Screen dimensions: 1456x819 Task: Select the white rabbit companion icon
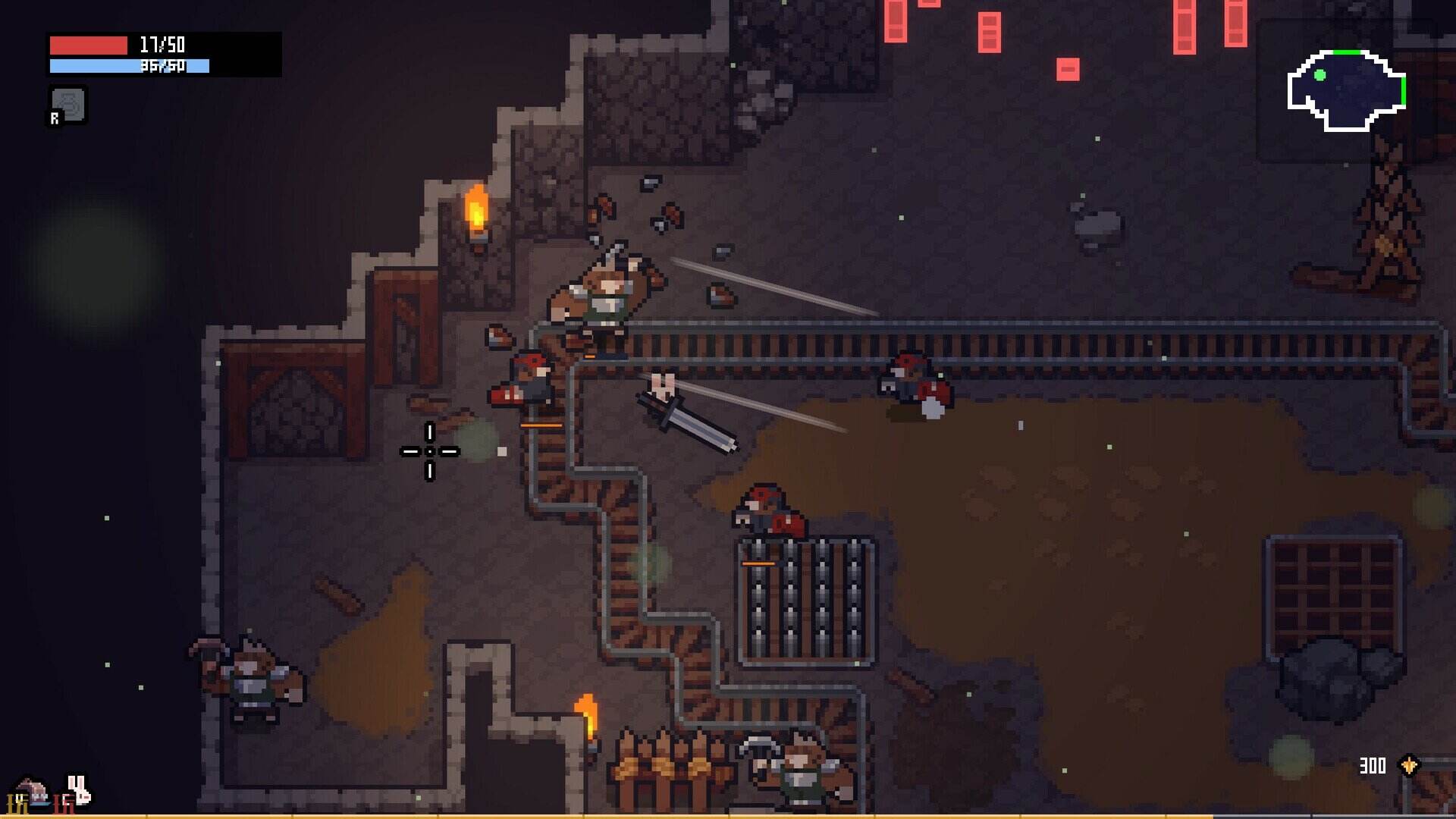click(78, 790)
